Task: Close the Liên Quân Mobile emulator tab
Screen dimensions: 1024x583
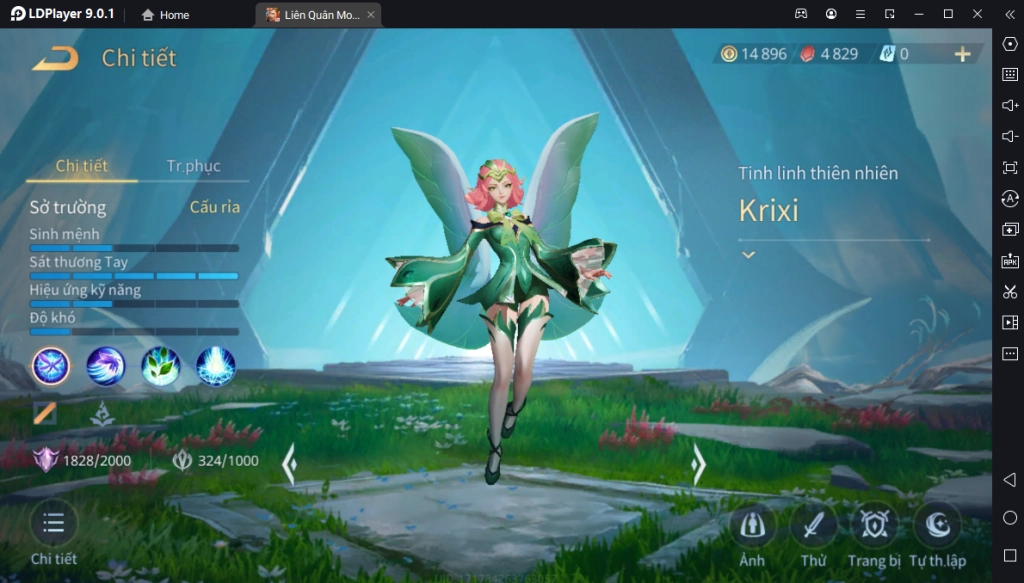Action: (371, 15)
